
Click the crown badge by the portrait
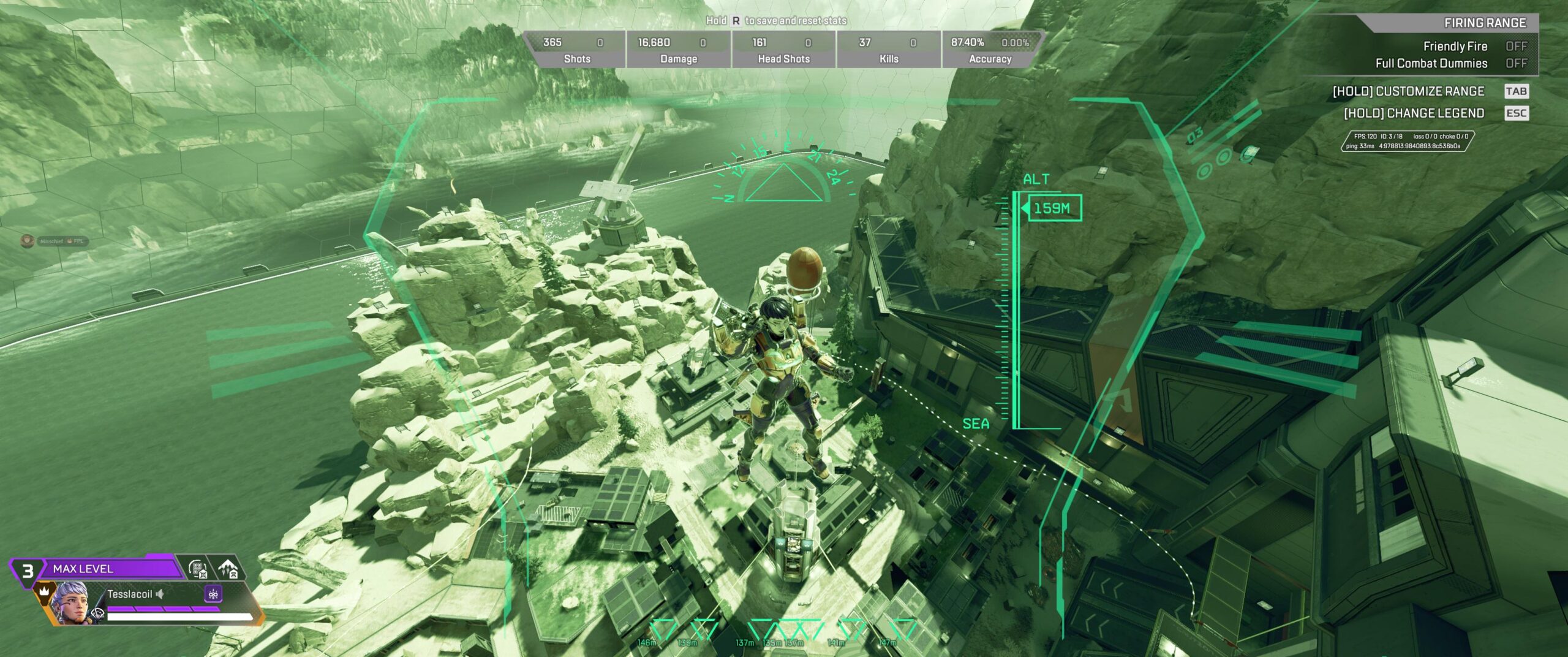(x=44, y=592)
